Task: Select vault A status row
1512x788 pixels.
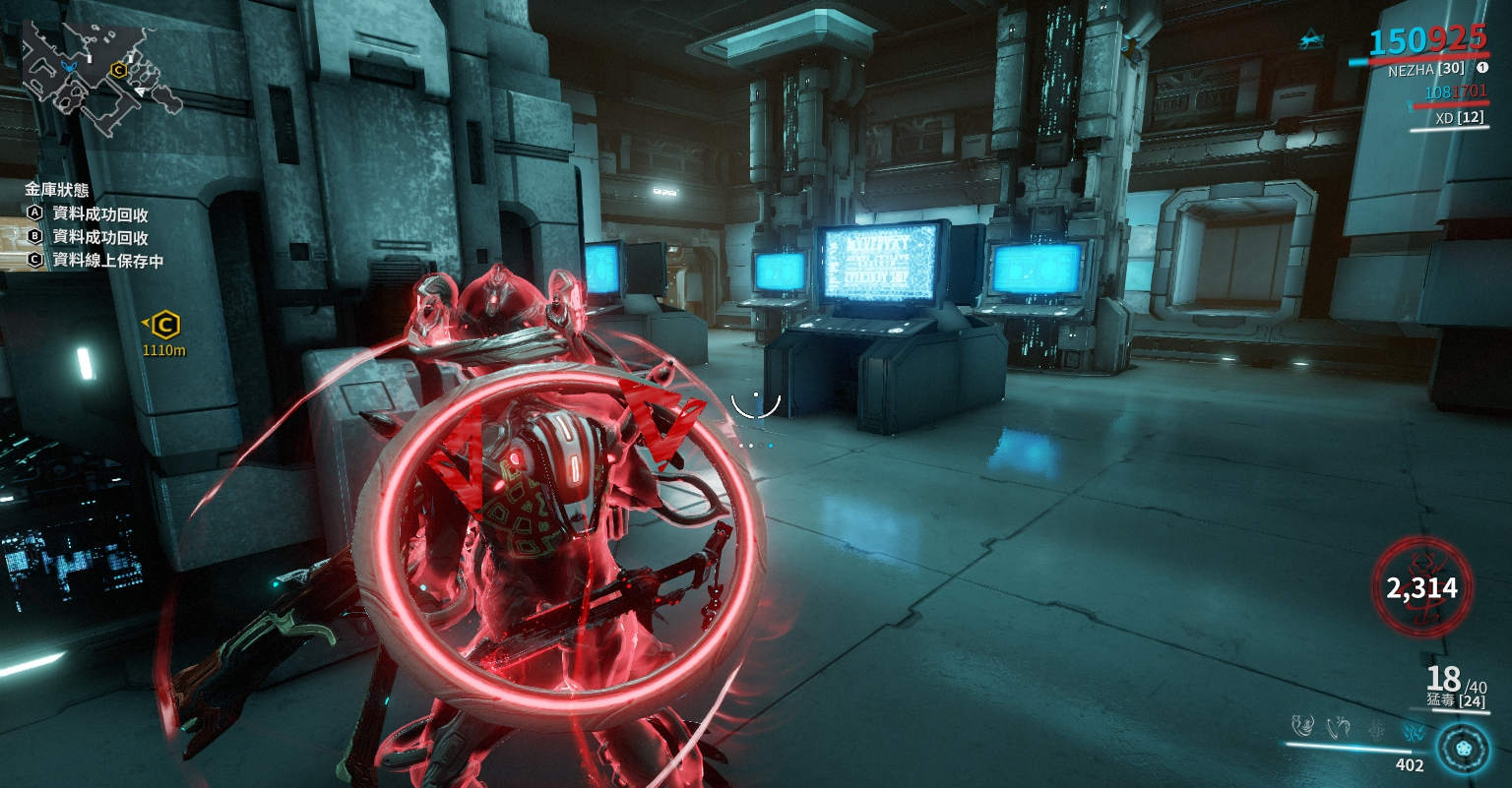Action: (89, 213)
